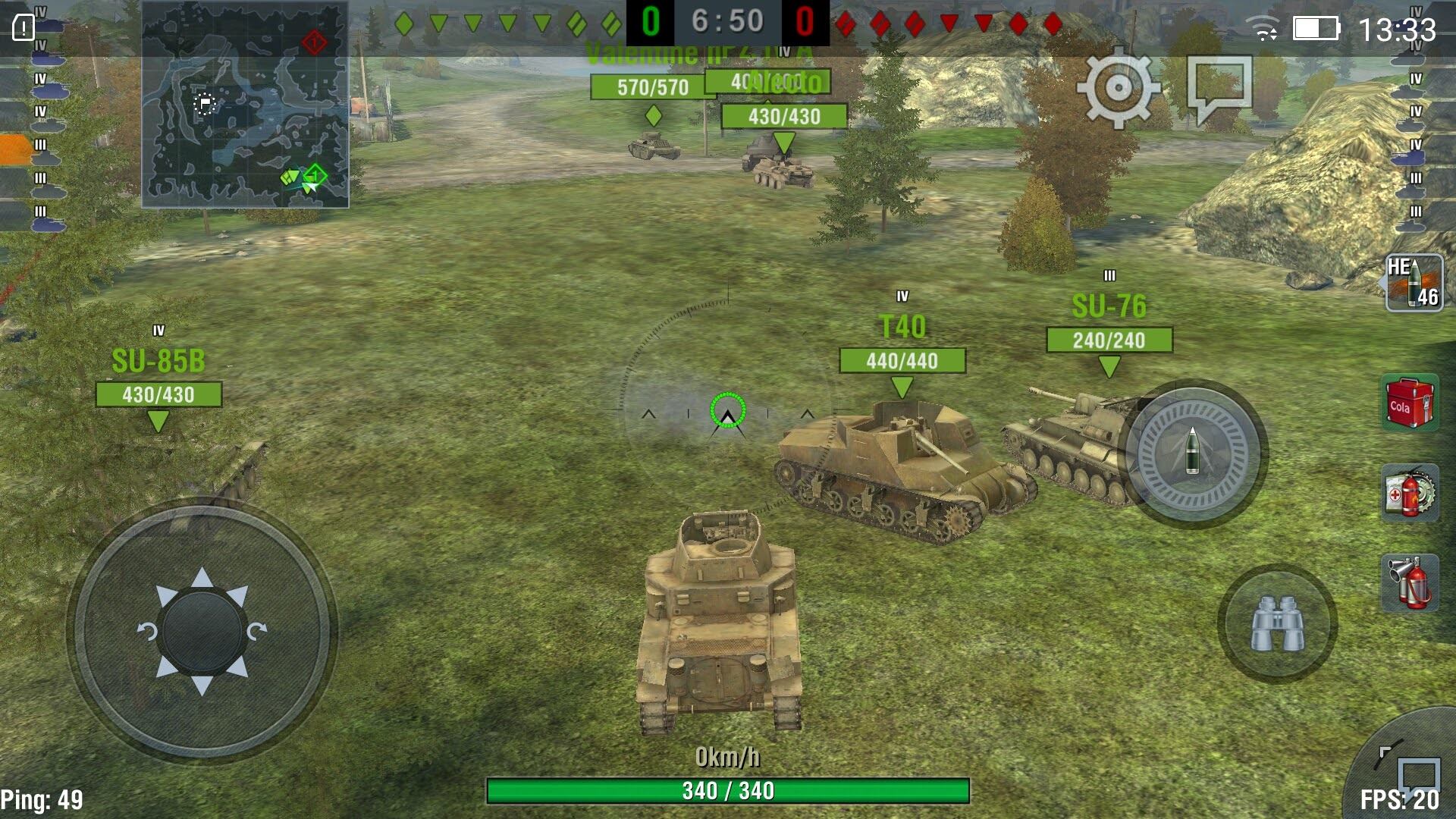Use the Cola consumable

point(1410,403)
